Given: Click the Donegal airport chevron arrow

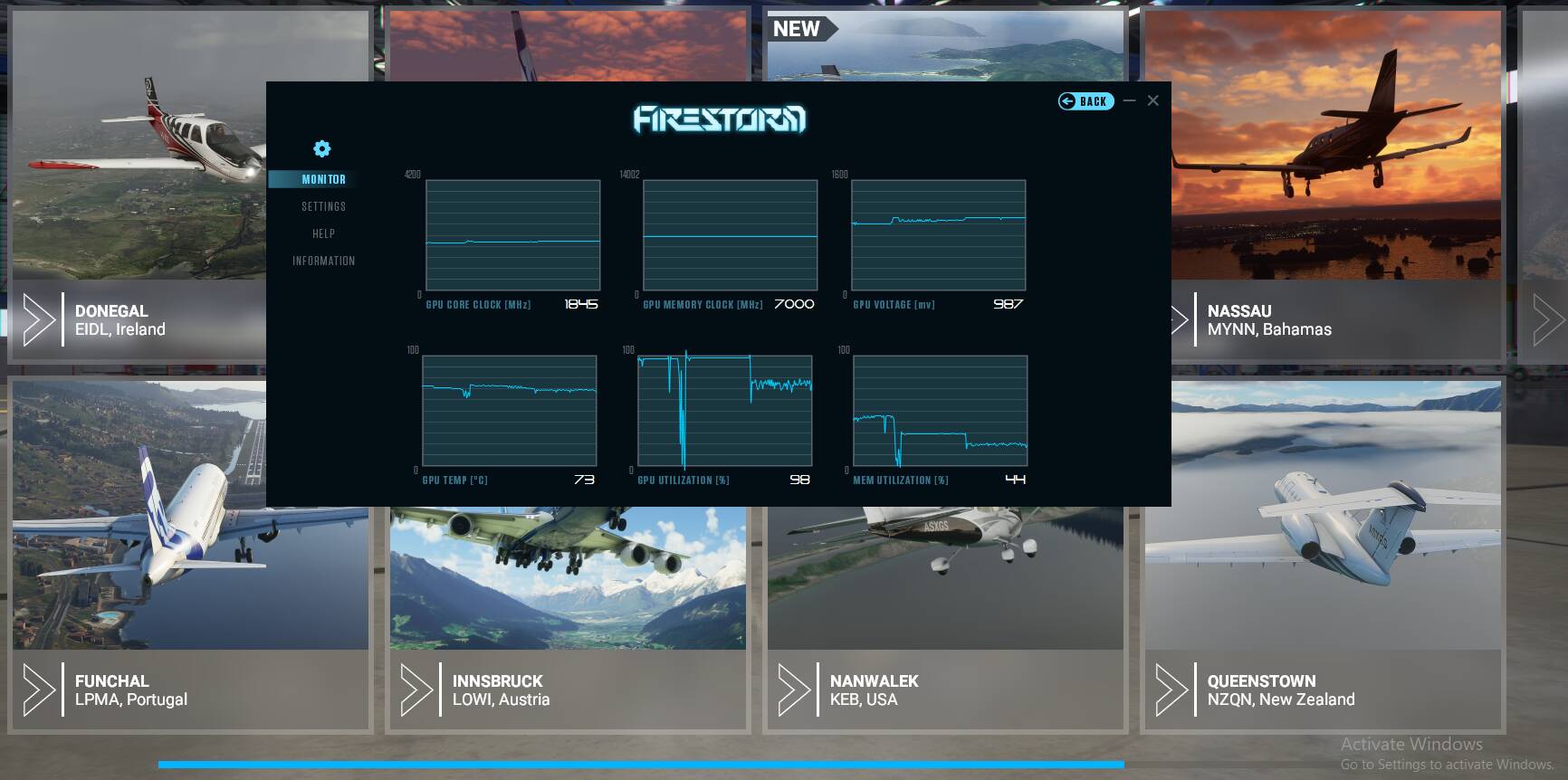Looking at the screenshot, I should pyautogui.click(x=38, y=319).
